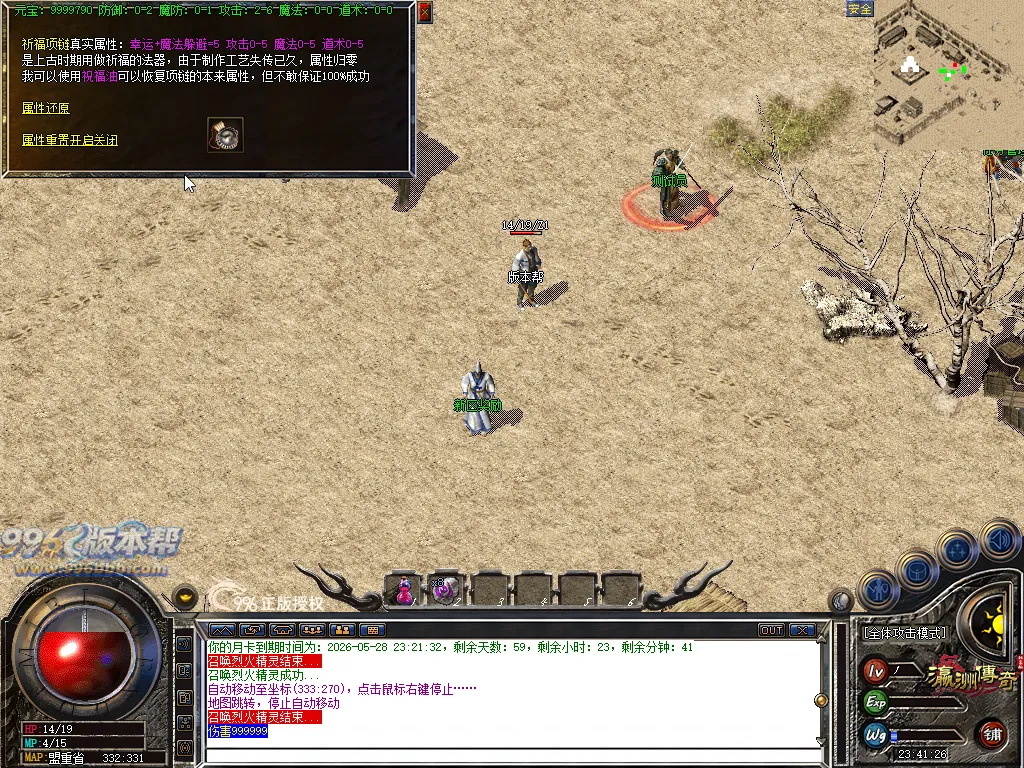Switch the 全体攻击模式 attack mode
The height and width of the screenshot is (768, 1024).
904,633
